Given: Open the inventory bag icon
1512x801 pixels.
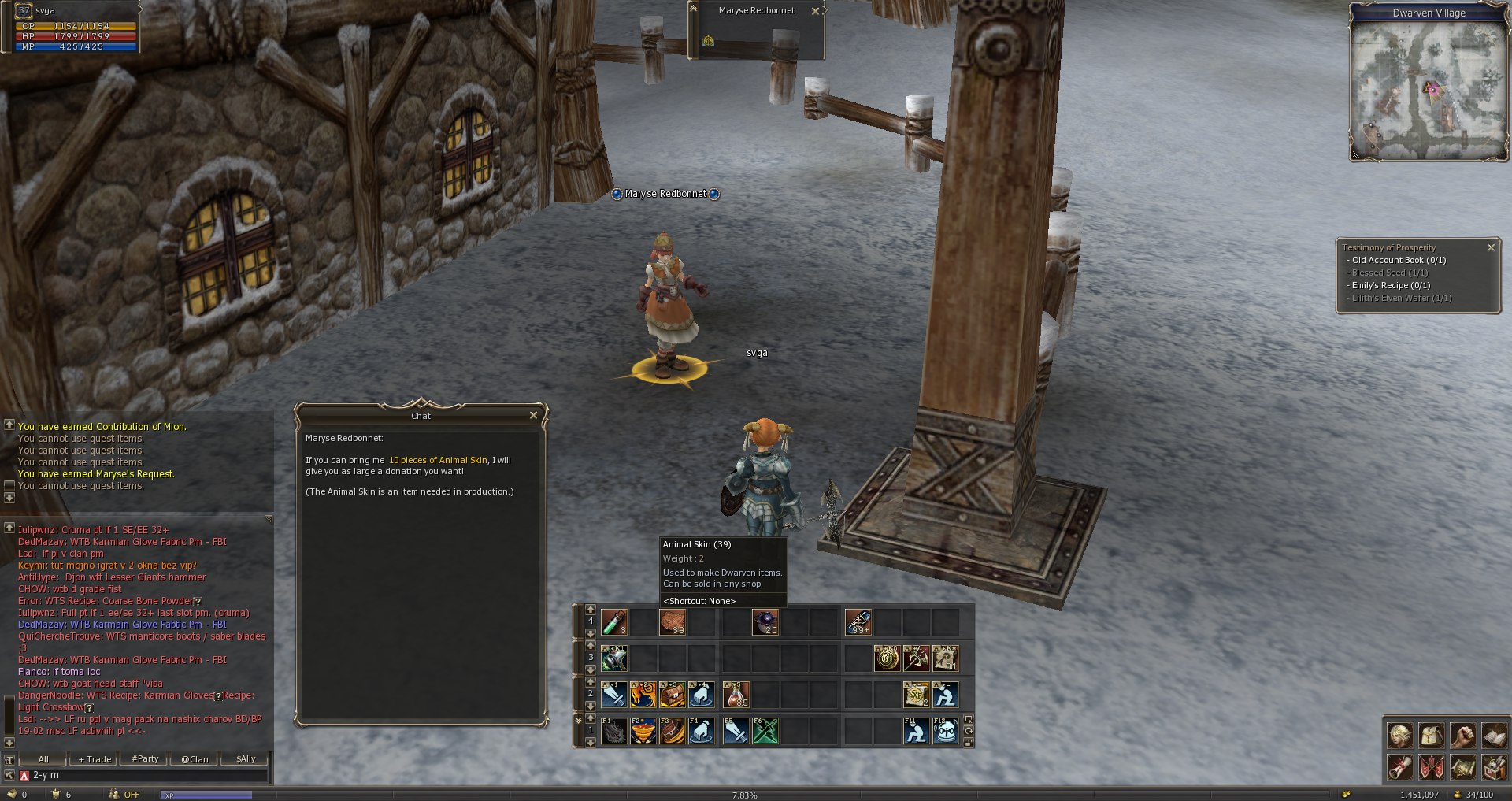Looking at the screenshot, I should [1431, 736].
